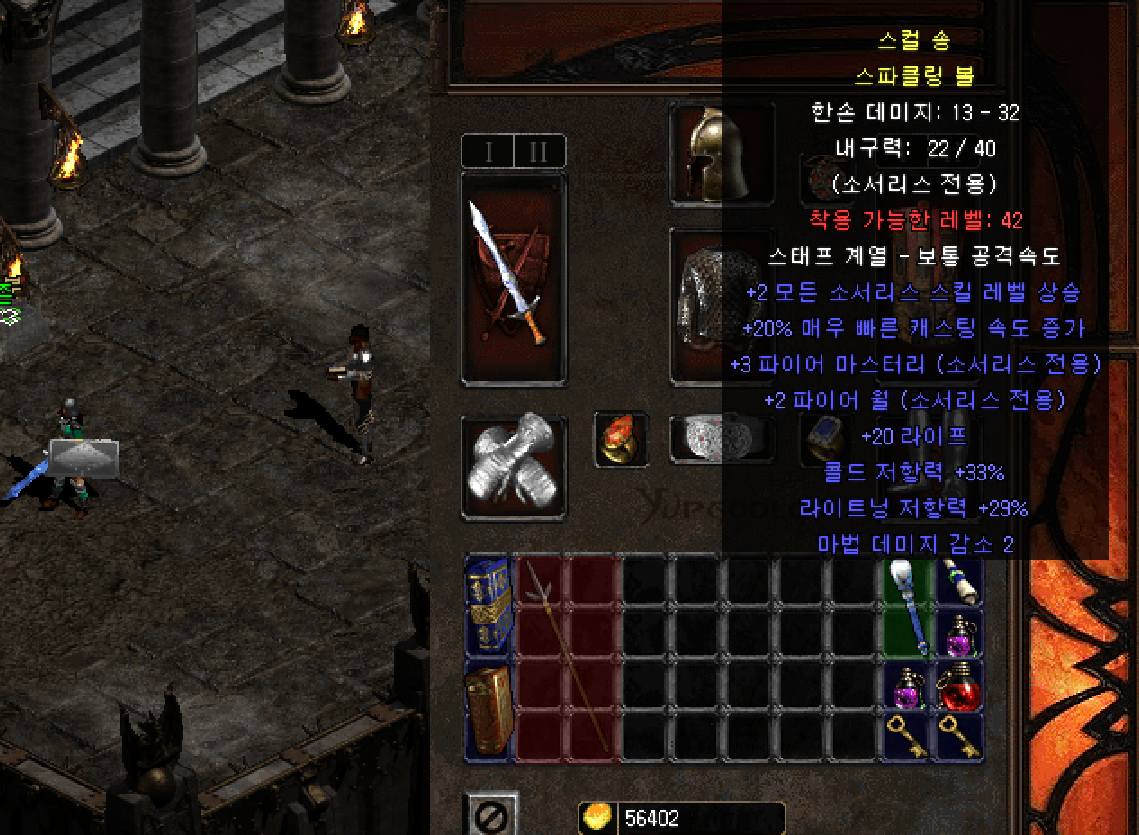Select the equipped silver gauntlets
This screenshot has width=1139, height=835.
pyautogui.click(x=513, y=468)
